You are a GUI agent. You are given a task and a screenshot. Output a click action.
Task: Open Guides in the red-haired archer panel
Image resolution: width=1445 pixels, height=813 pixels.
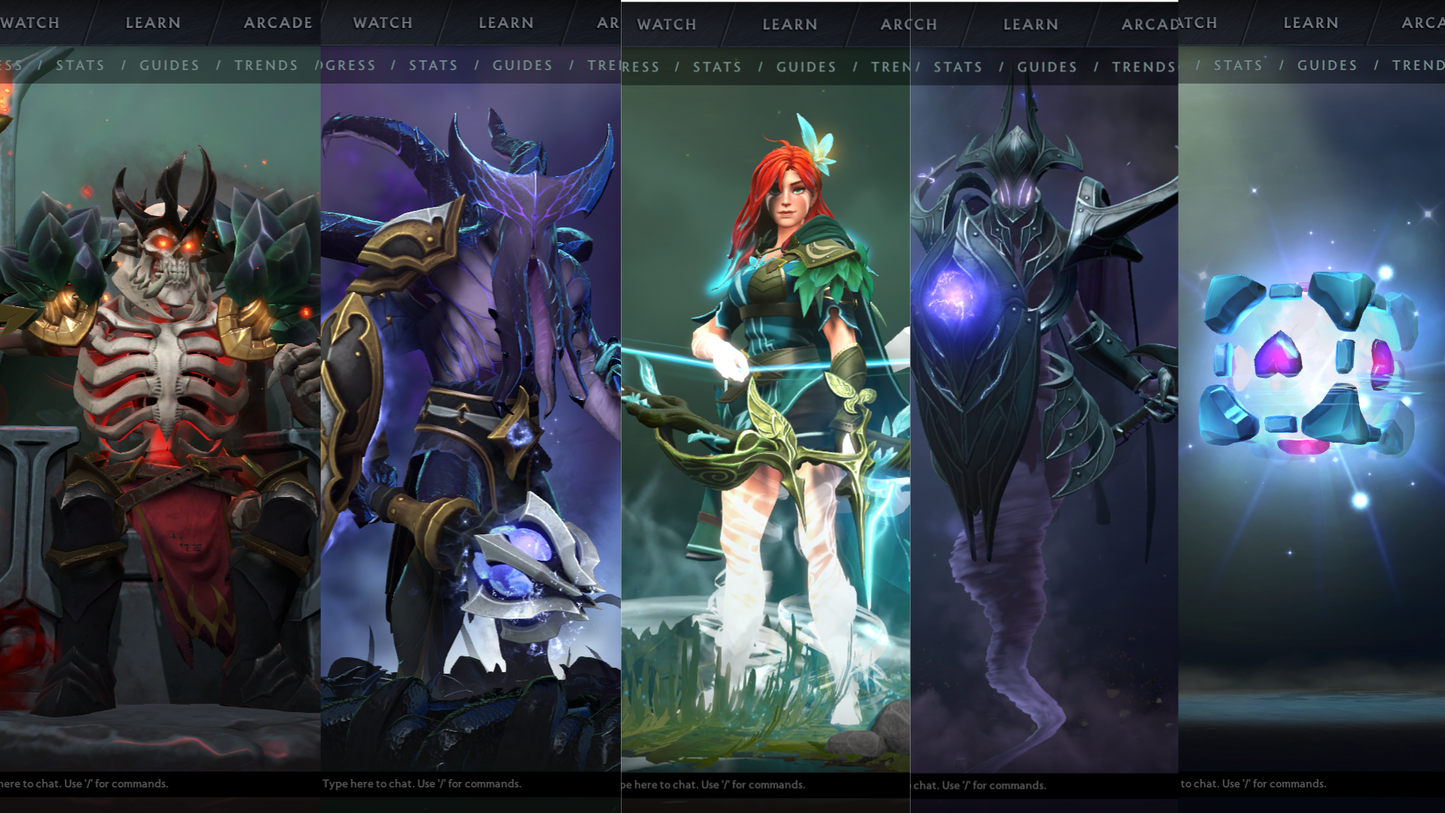click(x=807, y=67)
